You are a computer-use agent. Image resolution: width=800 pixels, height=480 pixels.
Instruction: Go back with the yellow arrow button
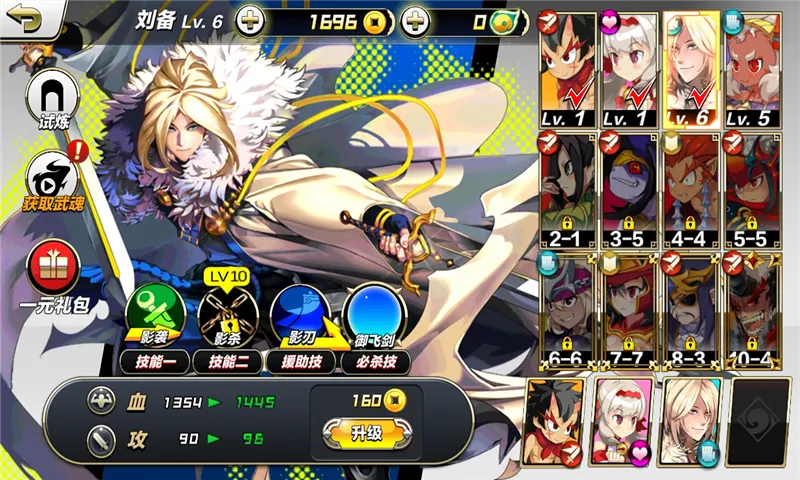coord(22,18)
